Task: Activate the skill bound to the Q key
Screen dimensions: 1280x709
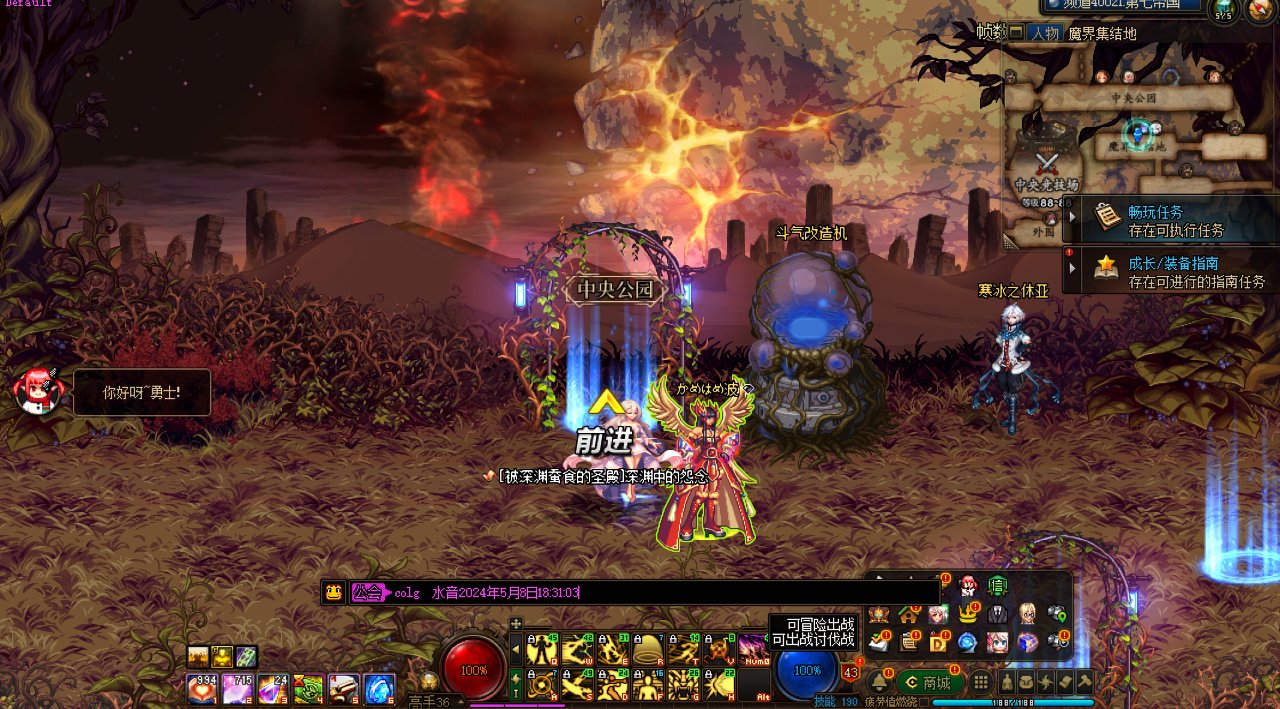Action: pos(543,650)
